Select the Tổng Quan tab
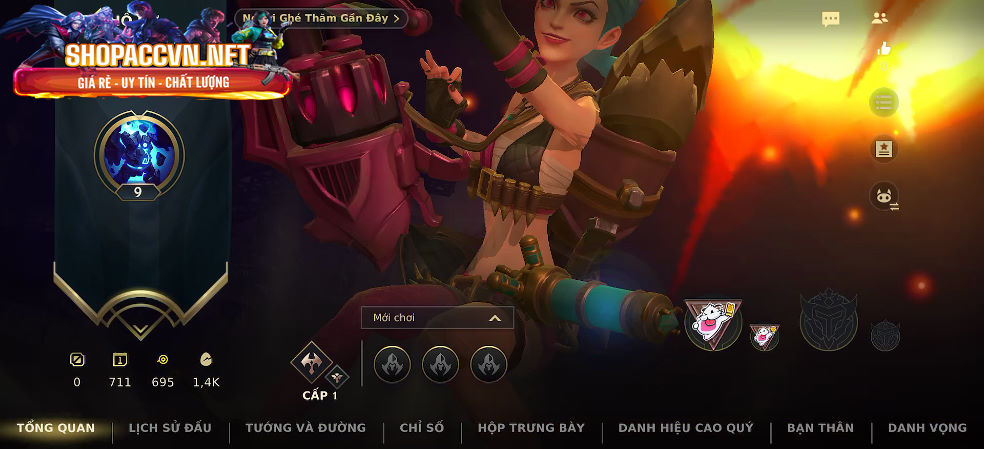Image resolution: width=984 pixels, height=449 pixels. click(56, 428)
